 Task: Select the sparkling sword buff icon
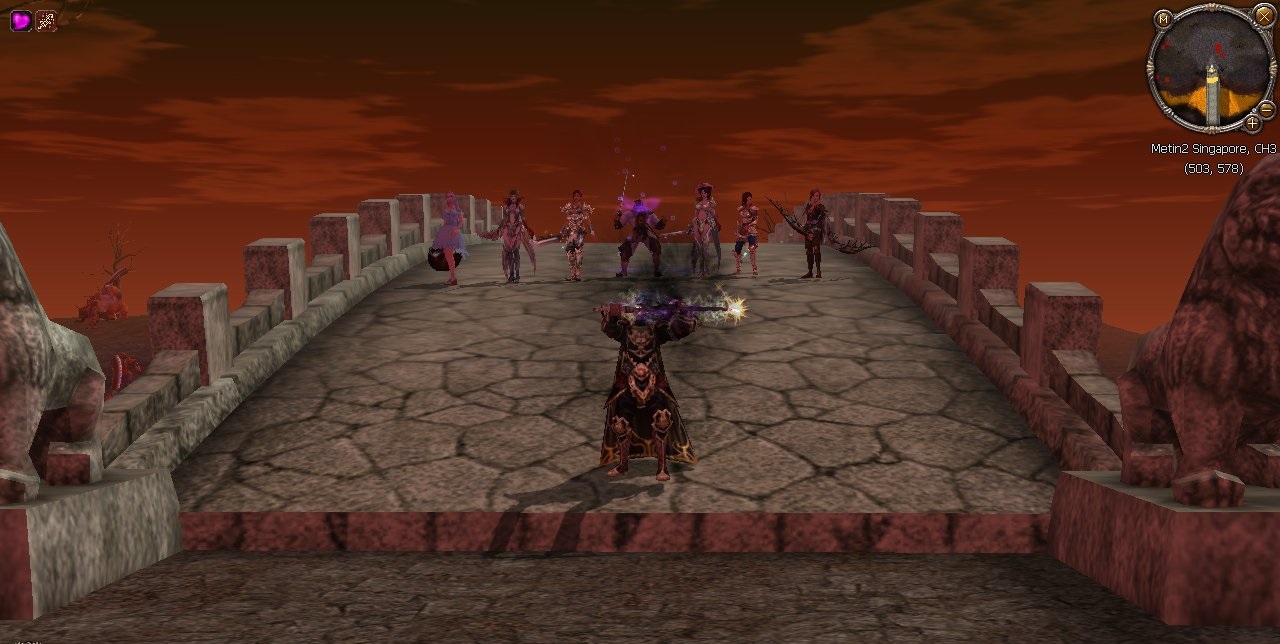point(46,20)
